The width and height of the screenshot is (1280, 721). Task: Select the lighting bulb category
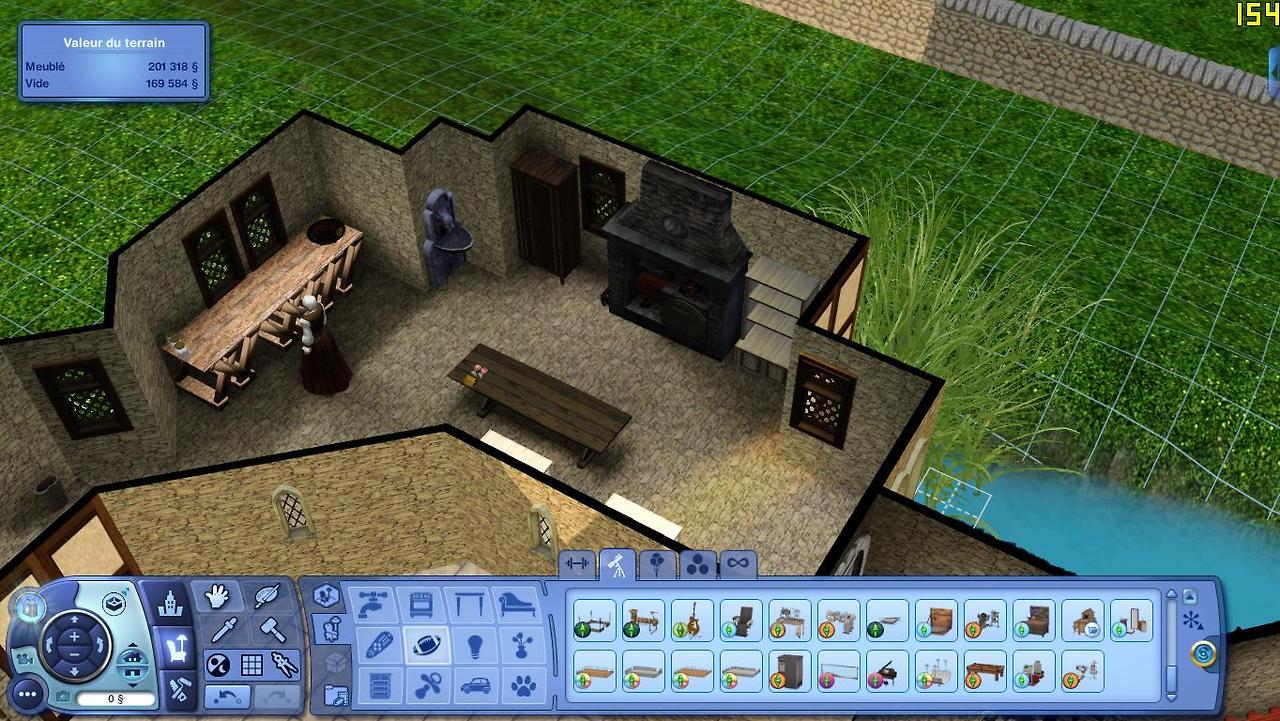(474, 645)
